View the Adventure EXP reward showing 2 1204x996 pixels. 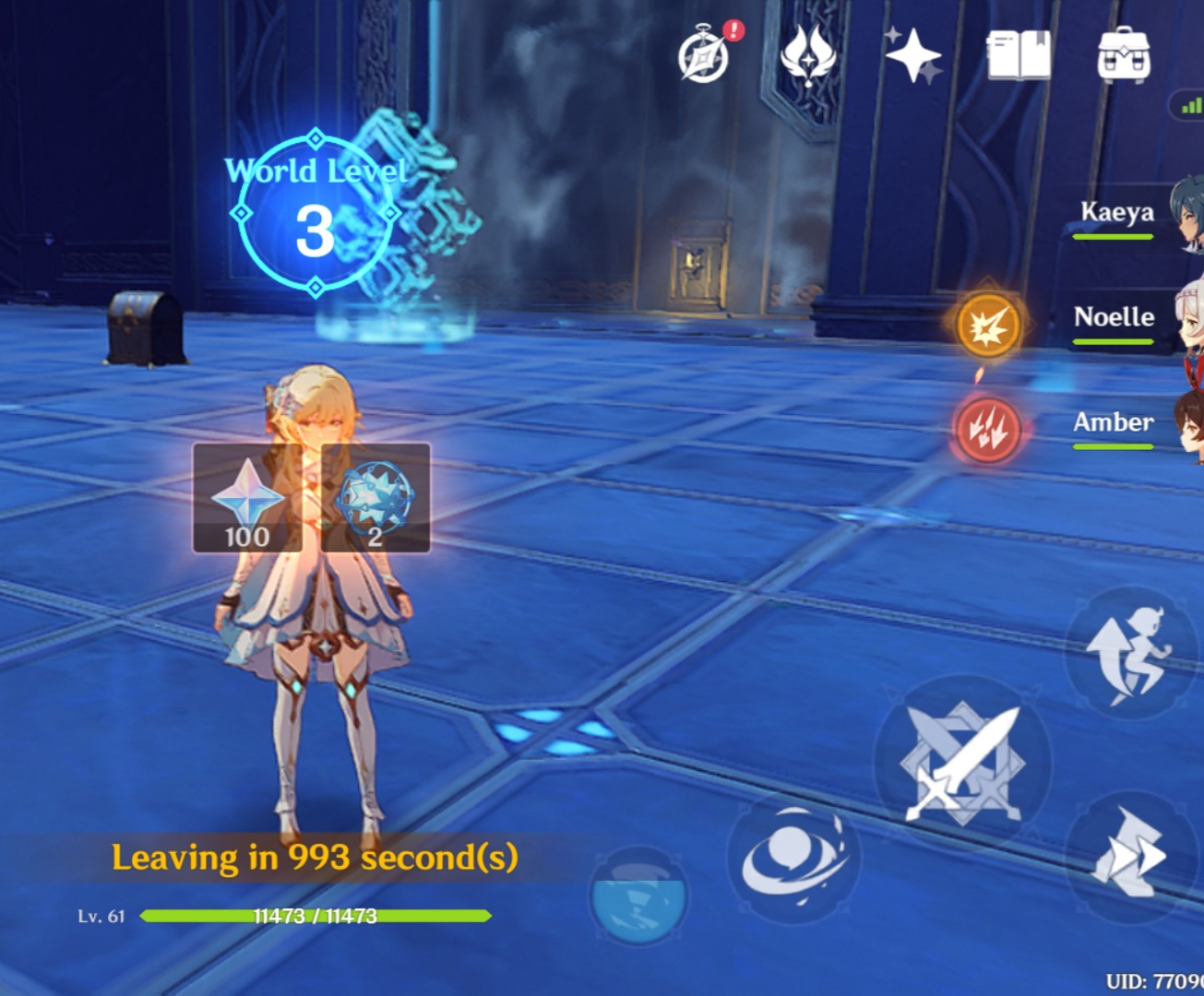pos(376,498)
